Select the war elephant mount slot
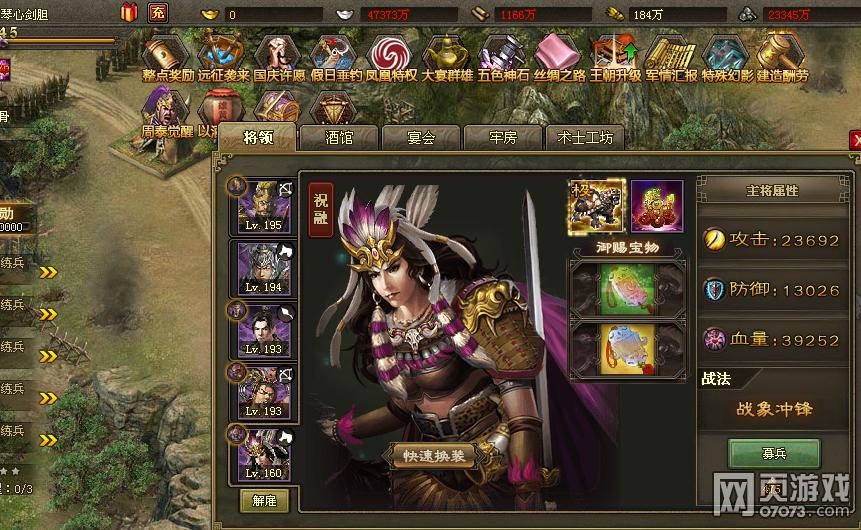This screenshot has width=861, height=530. tap(597, 206)
